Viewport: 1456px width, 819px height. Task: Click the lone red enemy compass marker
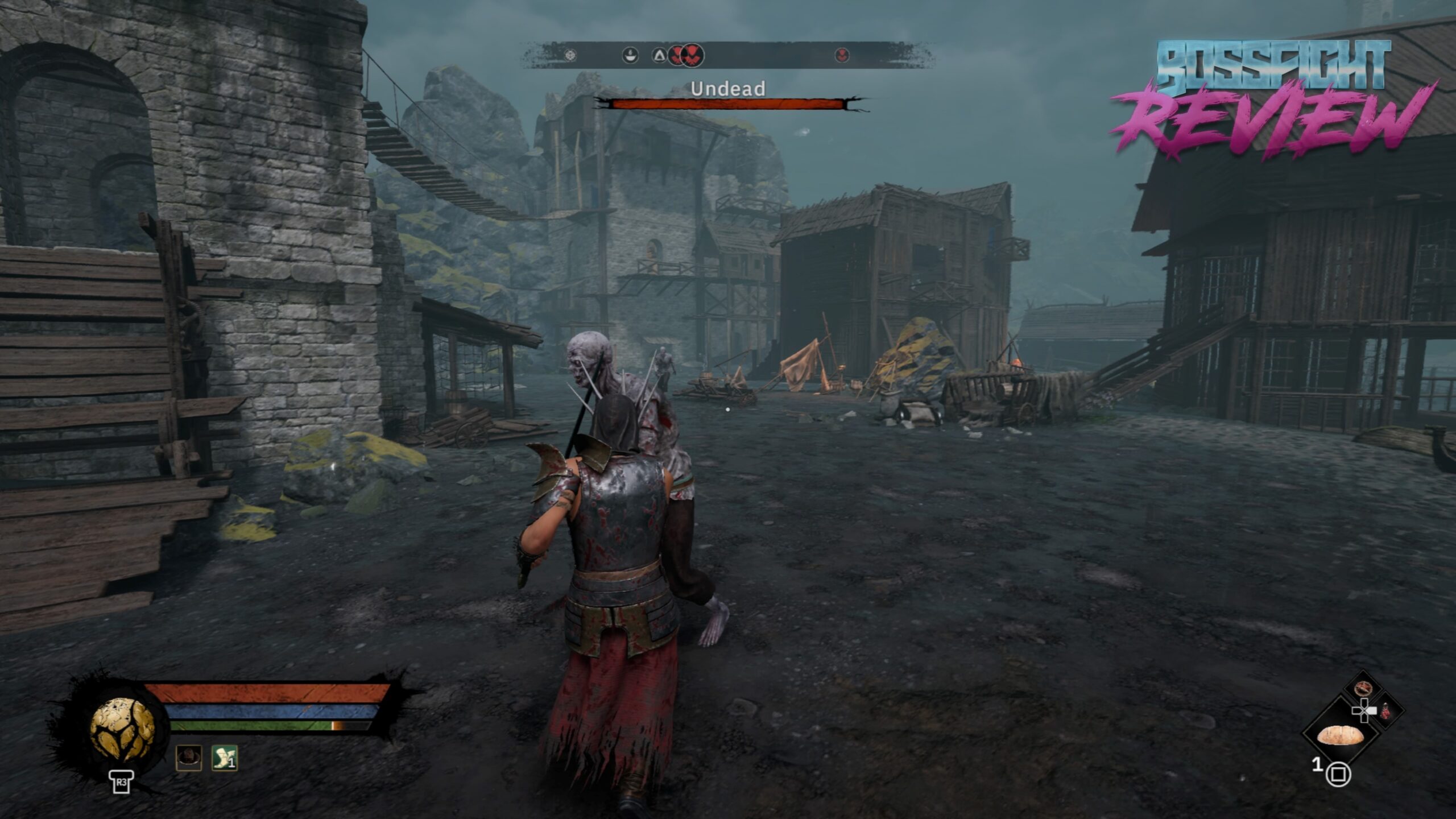[842, 55]
